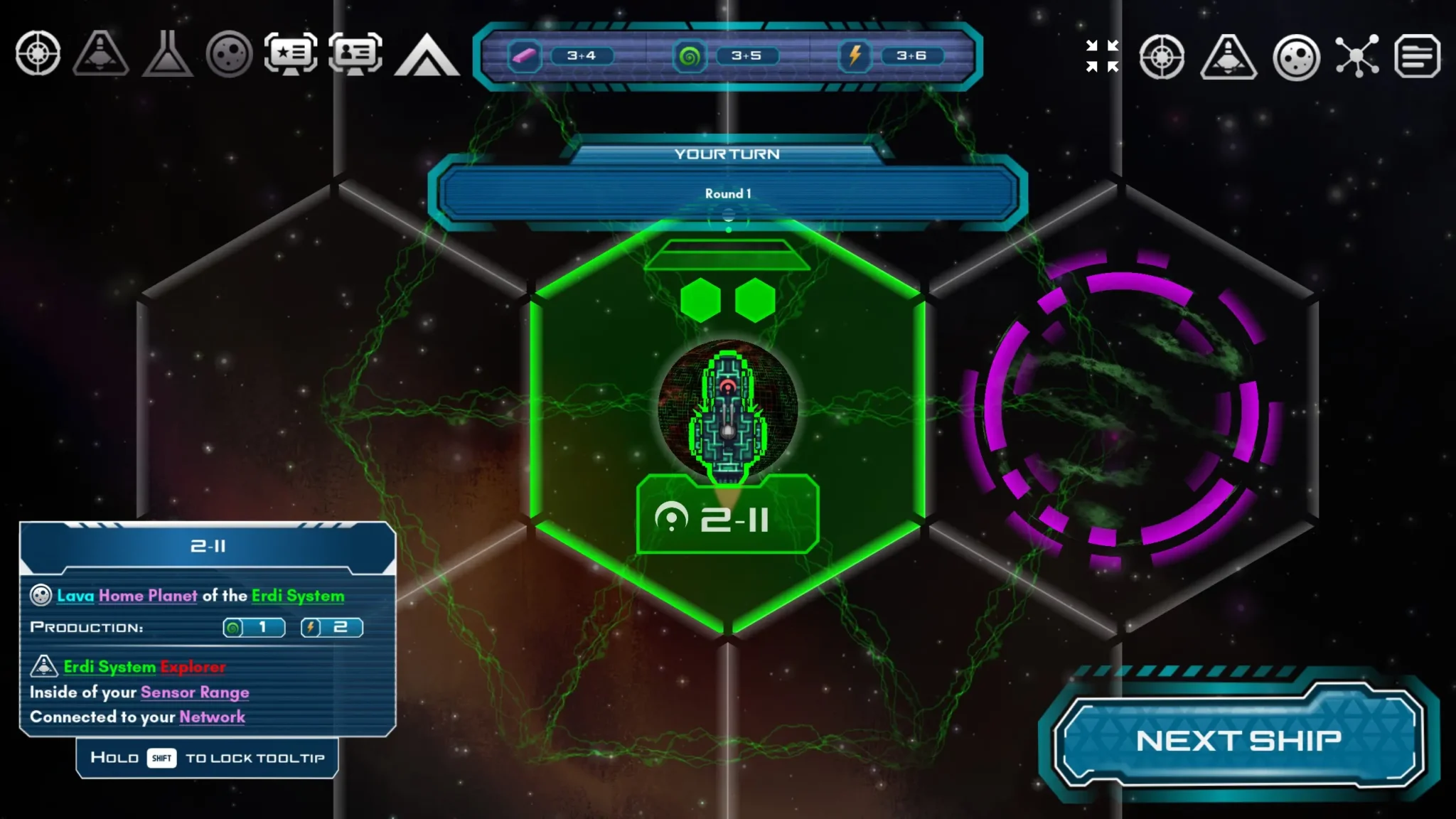Click the NEXT SHIP button
The width and height of the screenshot is (1456, 819).
pos(1238,740)
